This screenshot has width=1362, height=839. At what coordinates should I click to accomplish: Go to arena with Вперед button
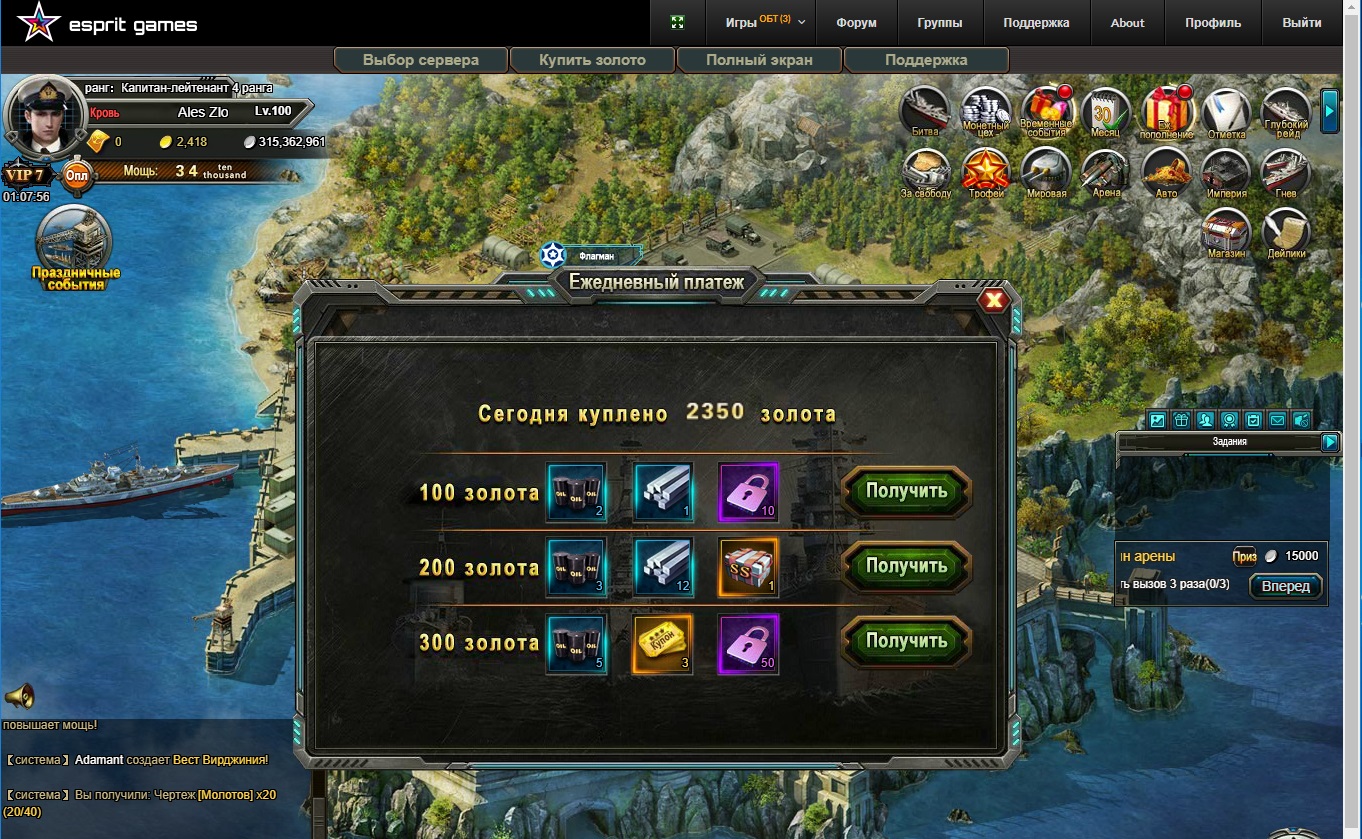click(1286, 586)
